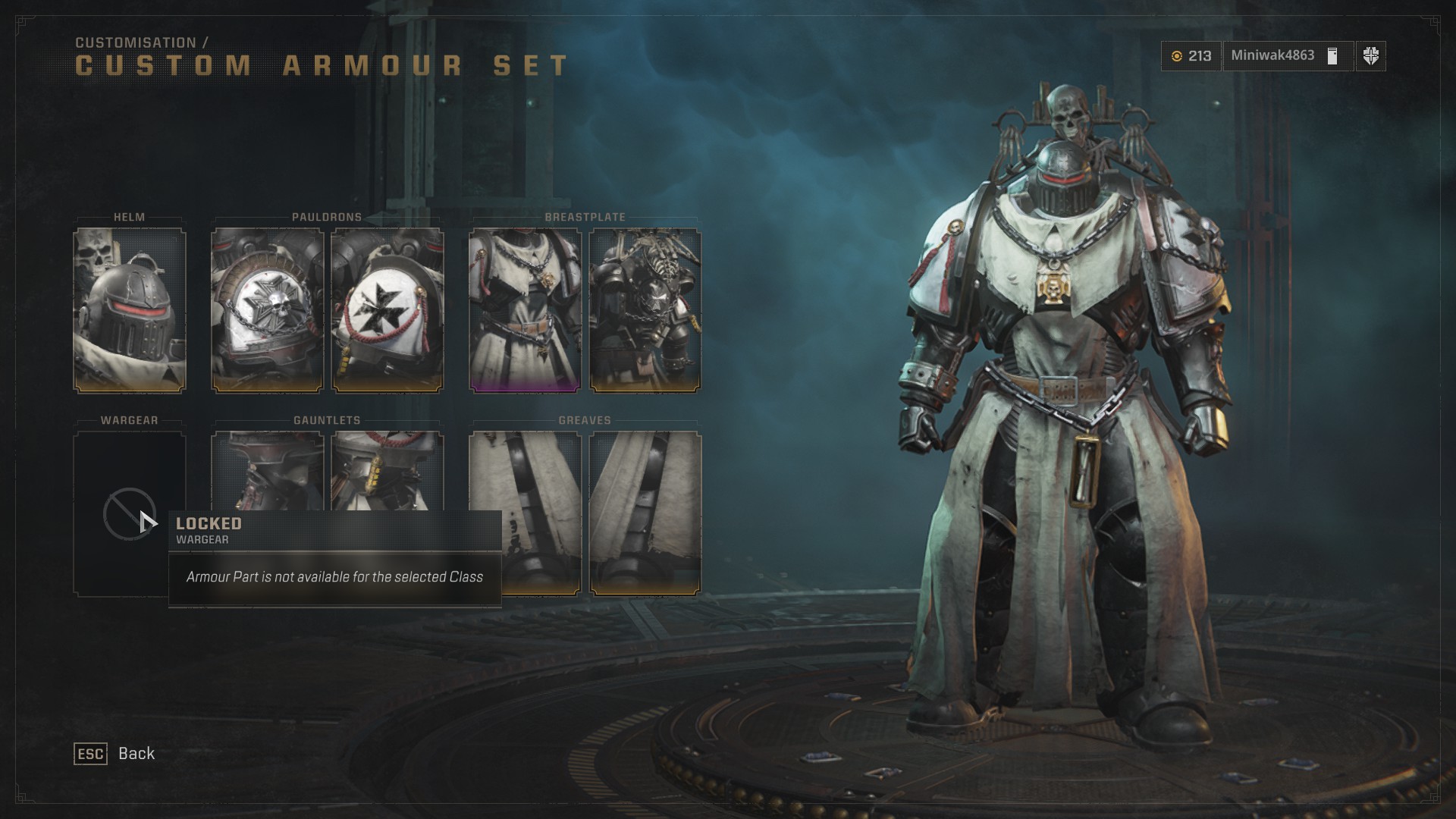Click the ESC key indicator near Back
This screenshot has height=819, width=1456.
(90, 753)
